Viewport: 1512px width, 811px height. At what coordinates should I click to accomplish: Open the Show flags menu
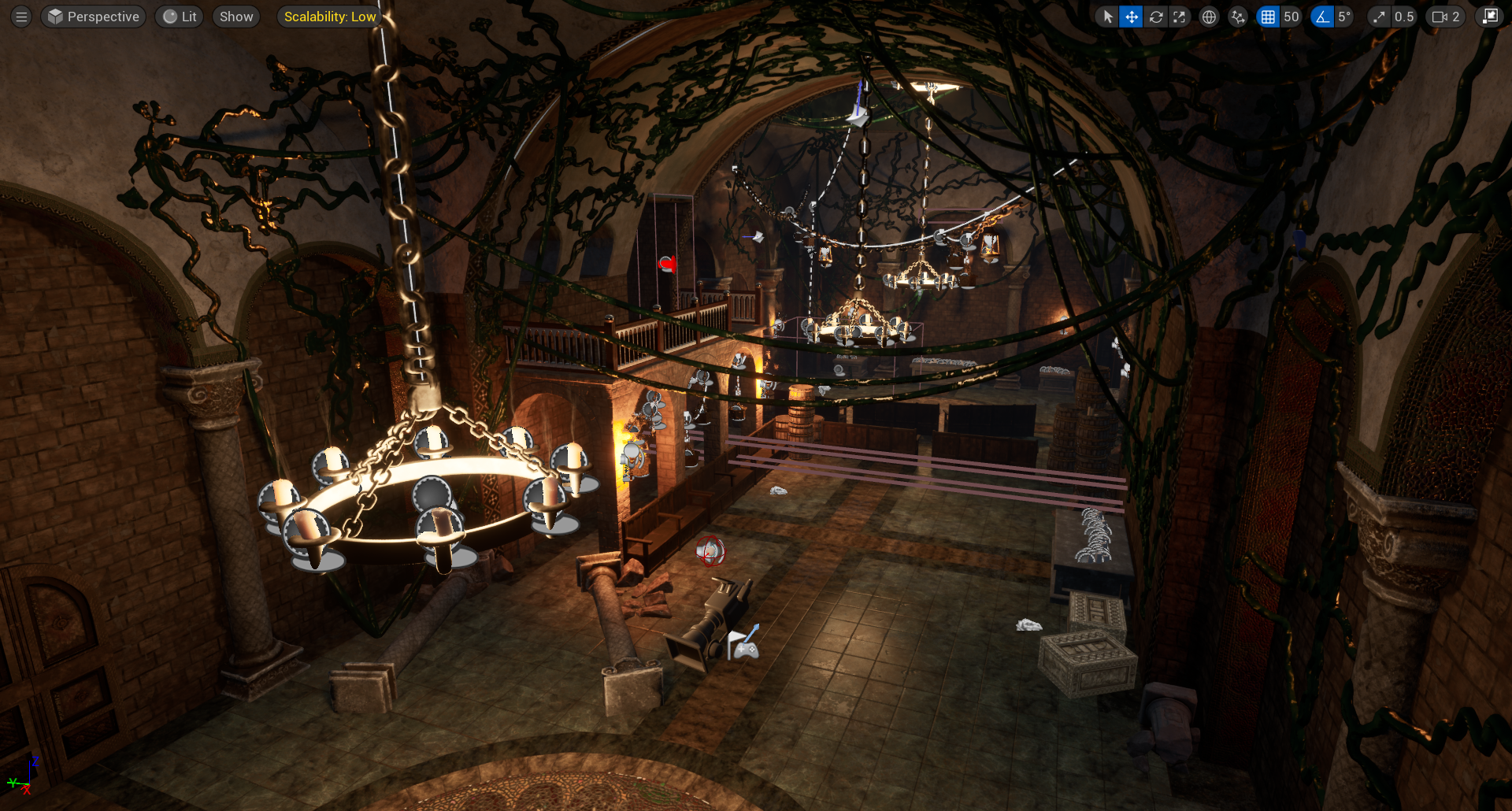[236, 17]
